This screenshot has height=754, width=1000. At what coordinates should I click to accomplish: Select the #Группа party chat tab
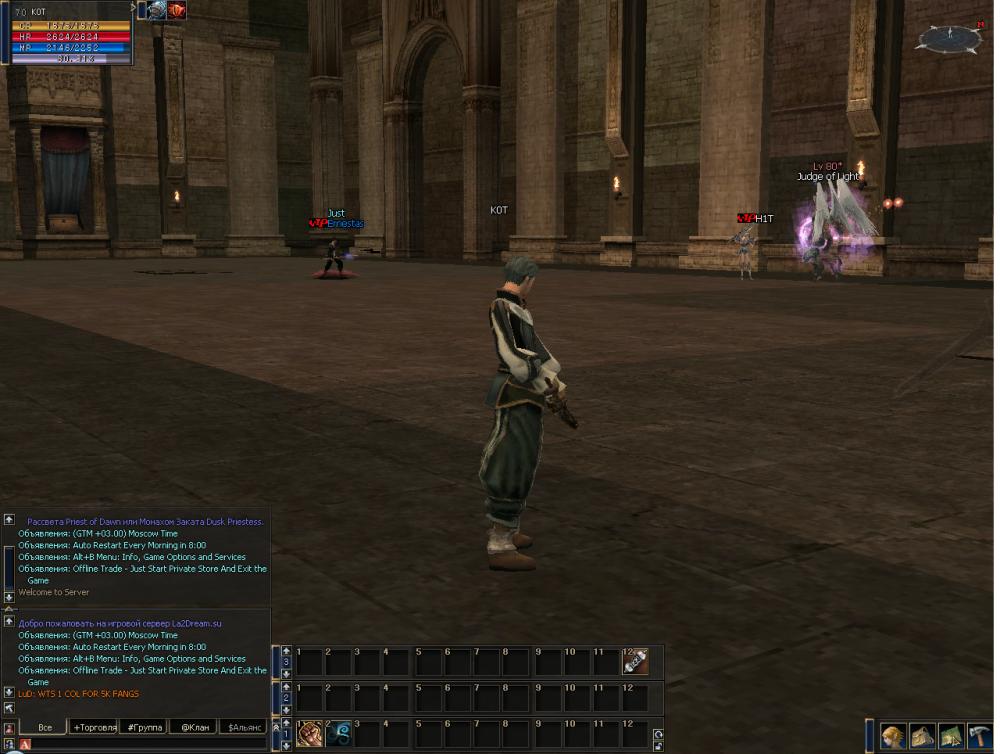coord(143,727)
